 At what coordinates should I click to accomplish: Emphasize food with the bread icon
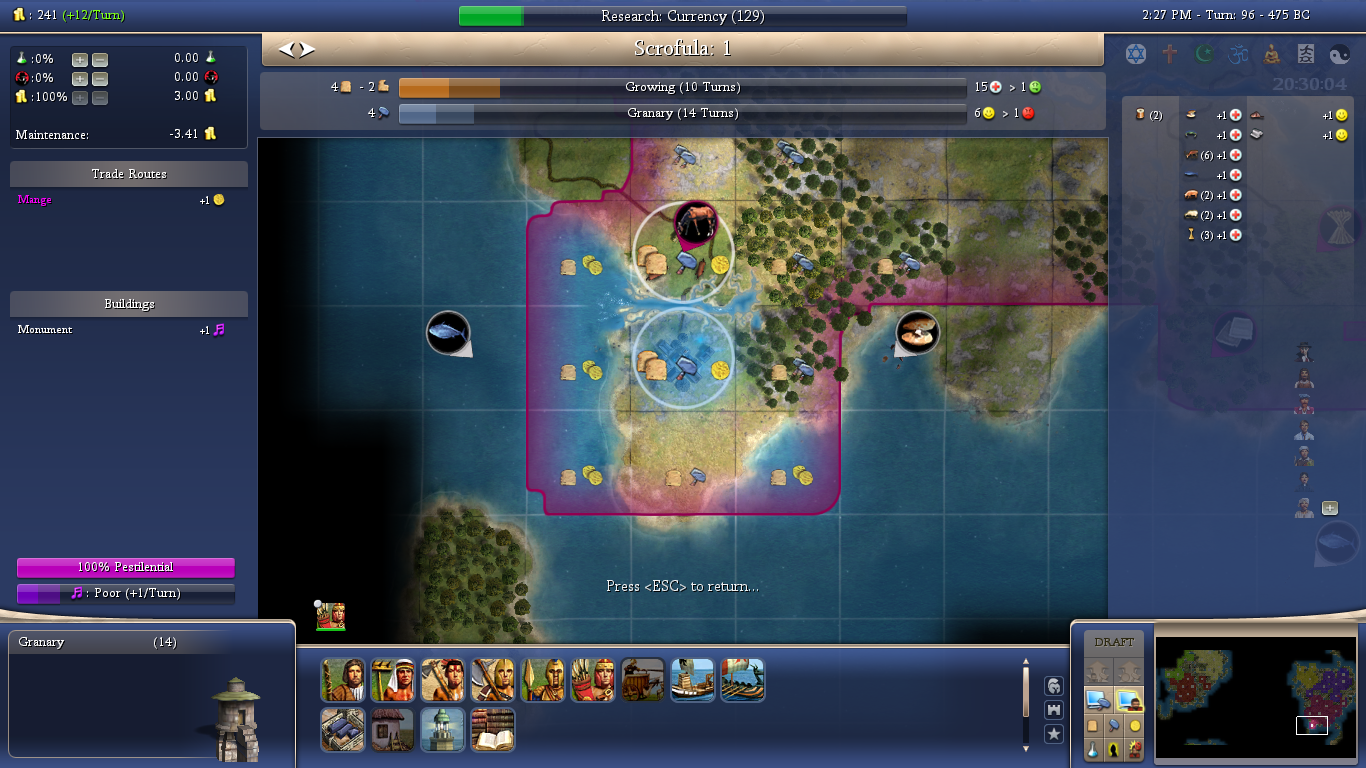coord(1093,726)
